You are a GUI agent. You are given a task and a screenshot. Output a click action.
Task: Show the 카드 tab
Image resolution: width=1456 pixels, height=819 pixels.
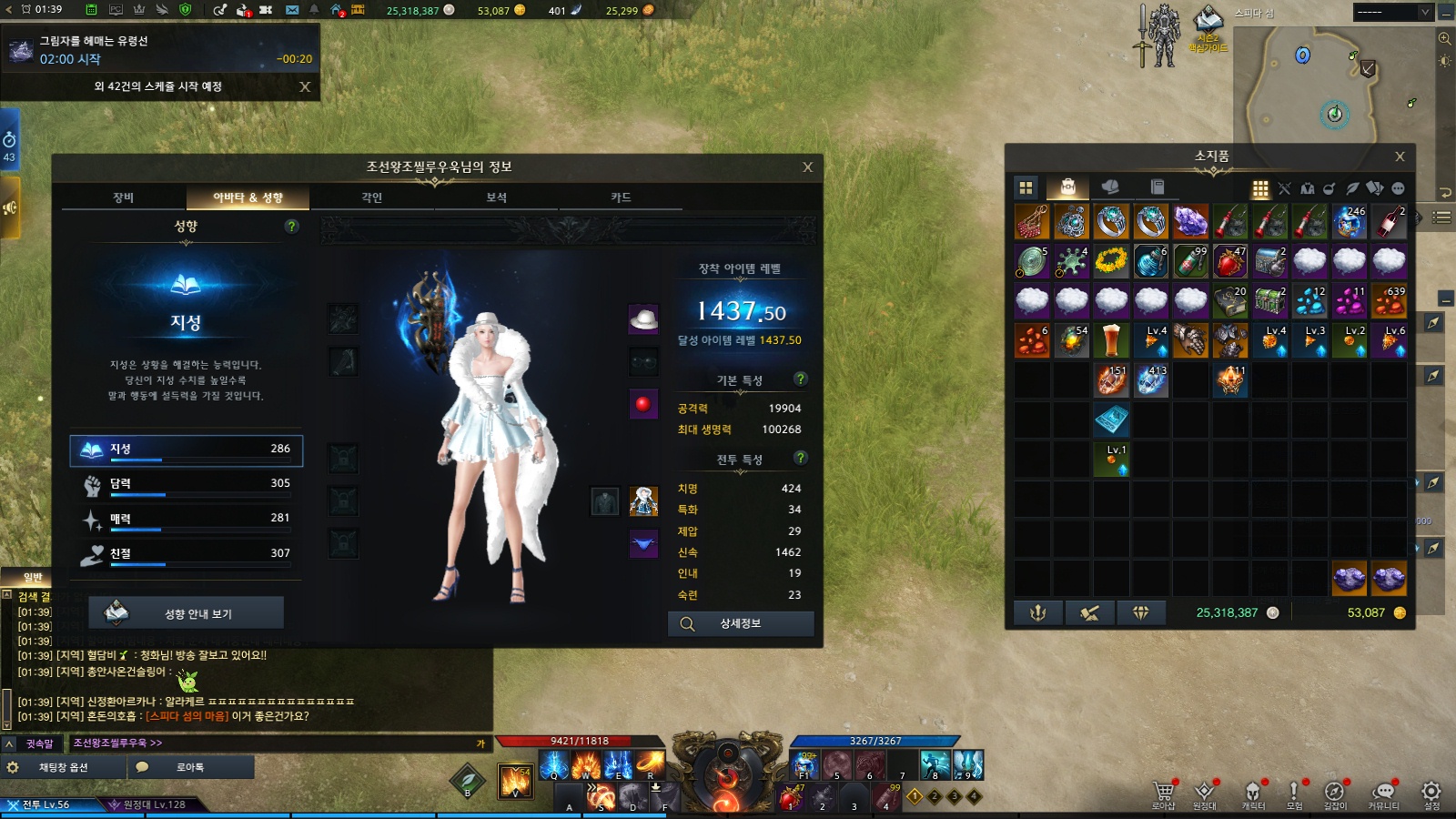[x=621, y=197]
